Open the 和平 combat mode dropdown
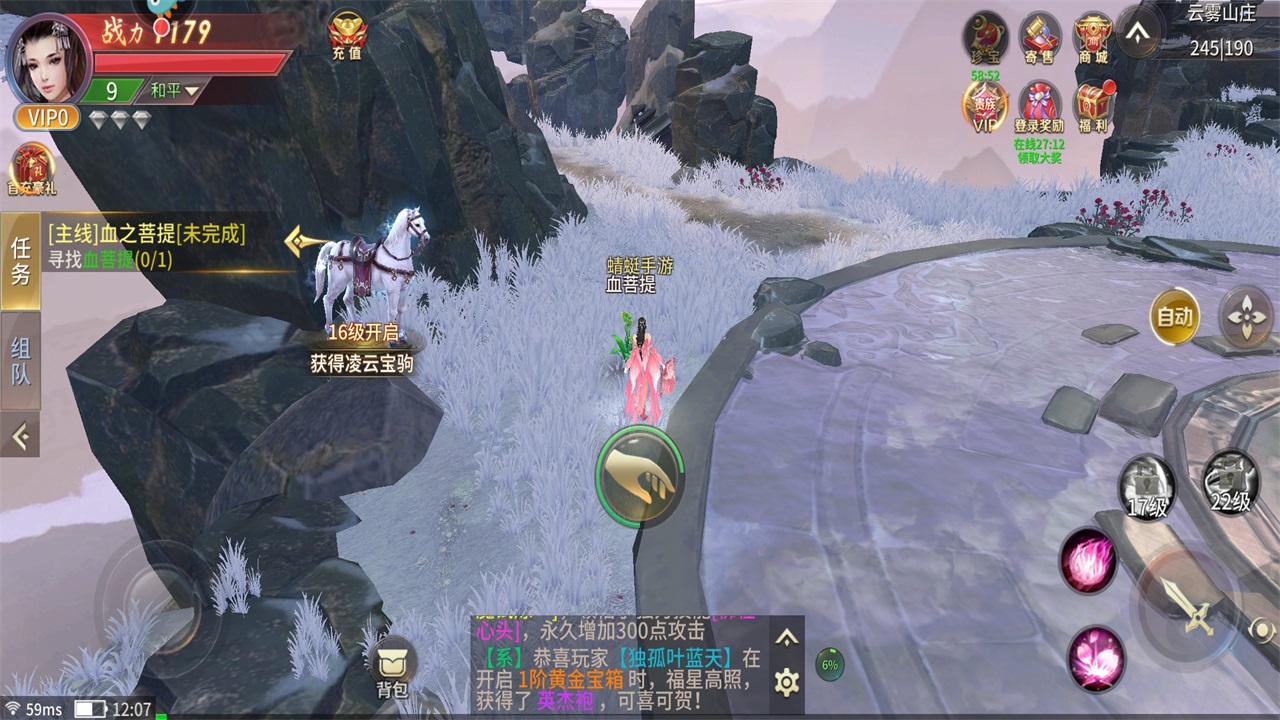The image size is (1280, 720). pos(174,91)
